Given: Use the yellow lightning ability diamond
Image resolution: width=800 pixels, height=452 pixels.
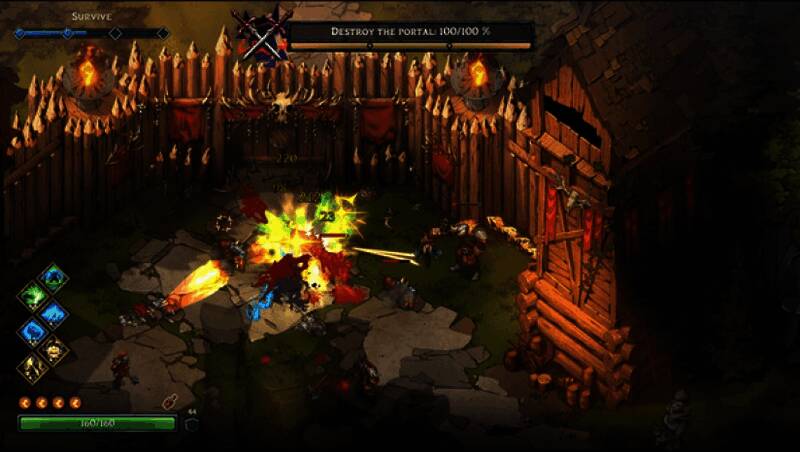Looking at the screenshot, I should pyautogui.click(x=33, y=366).
